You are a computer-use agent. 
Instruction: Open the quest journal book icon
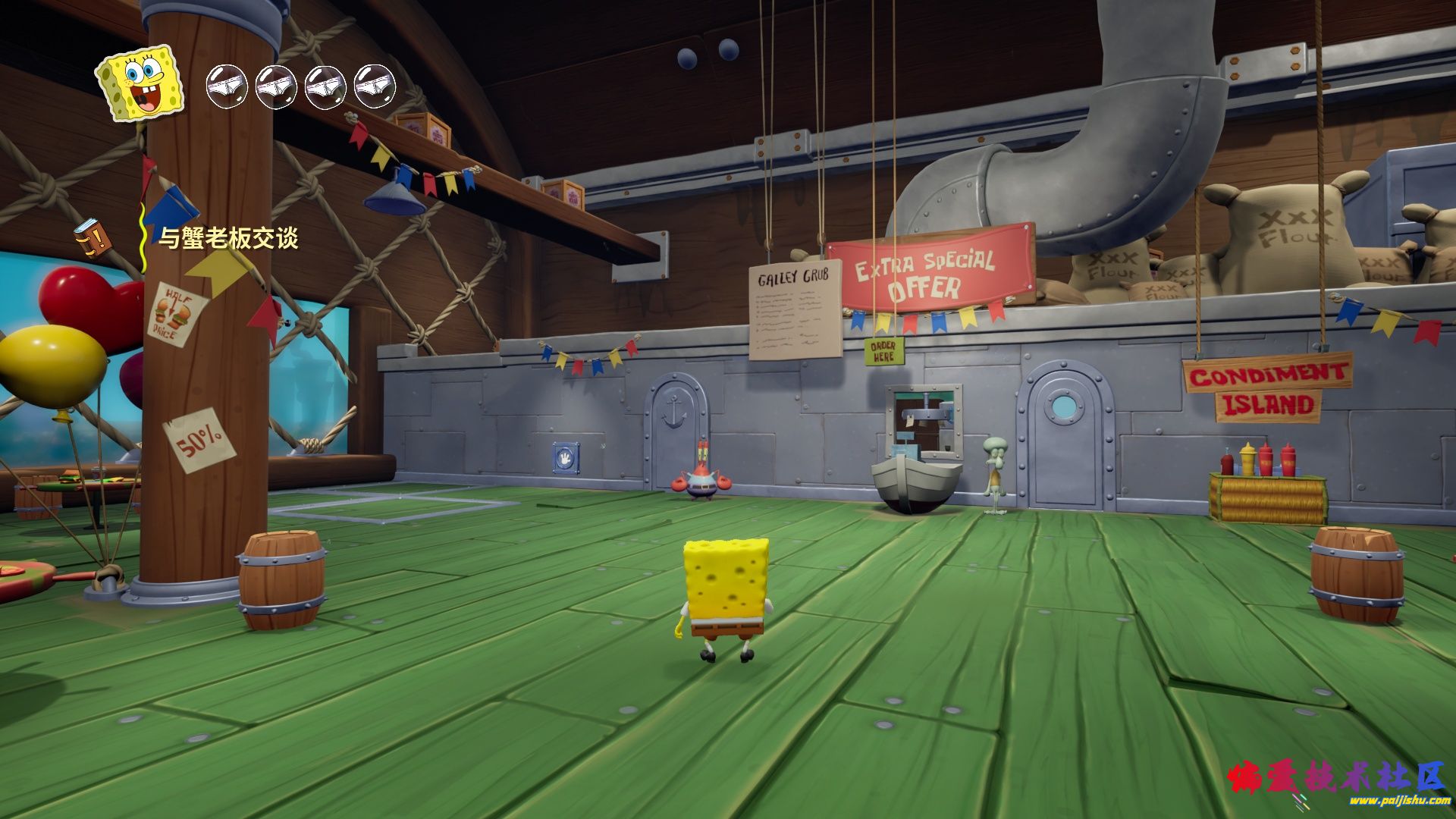[93, 238]
